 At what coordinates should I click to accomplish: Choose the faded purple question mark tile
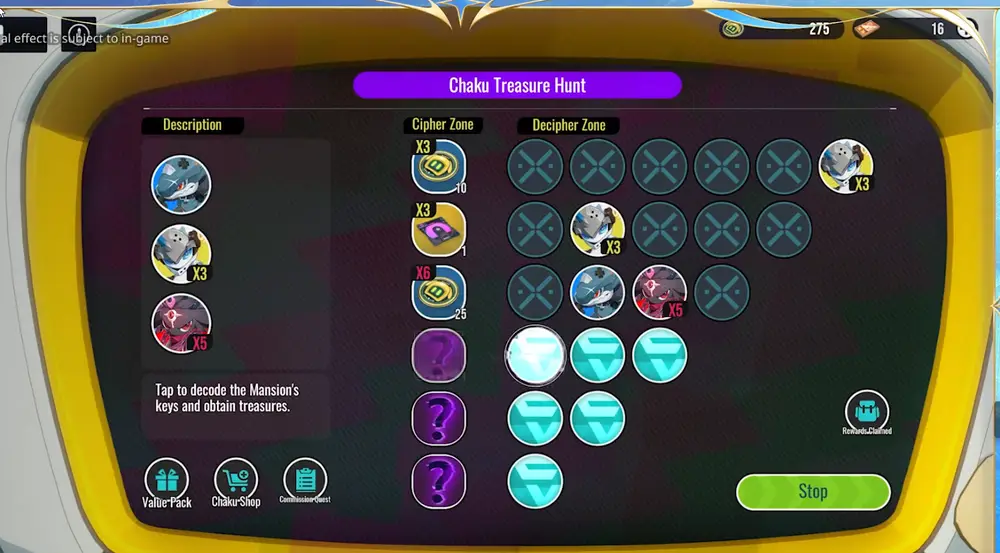point(439,356)
